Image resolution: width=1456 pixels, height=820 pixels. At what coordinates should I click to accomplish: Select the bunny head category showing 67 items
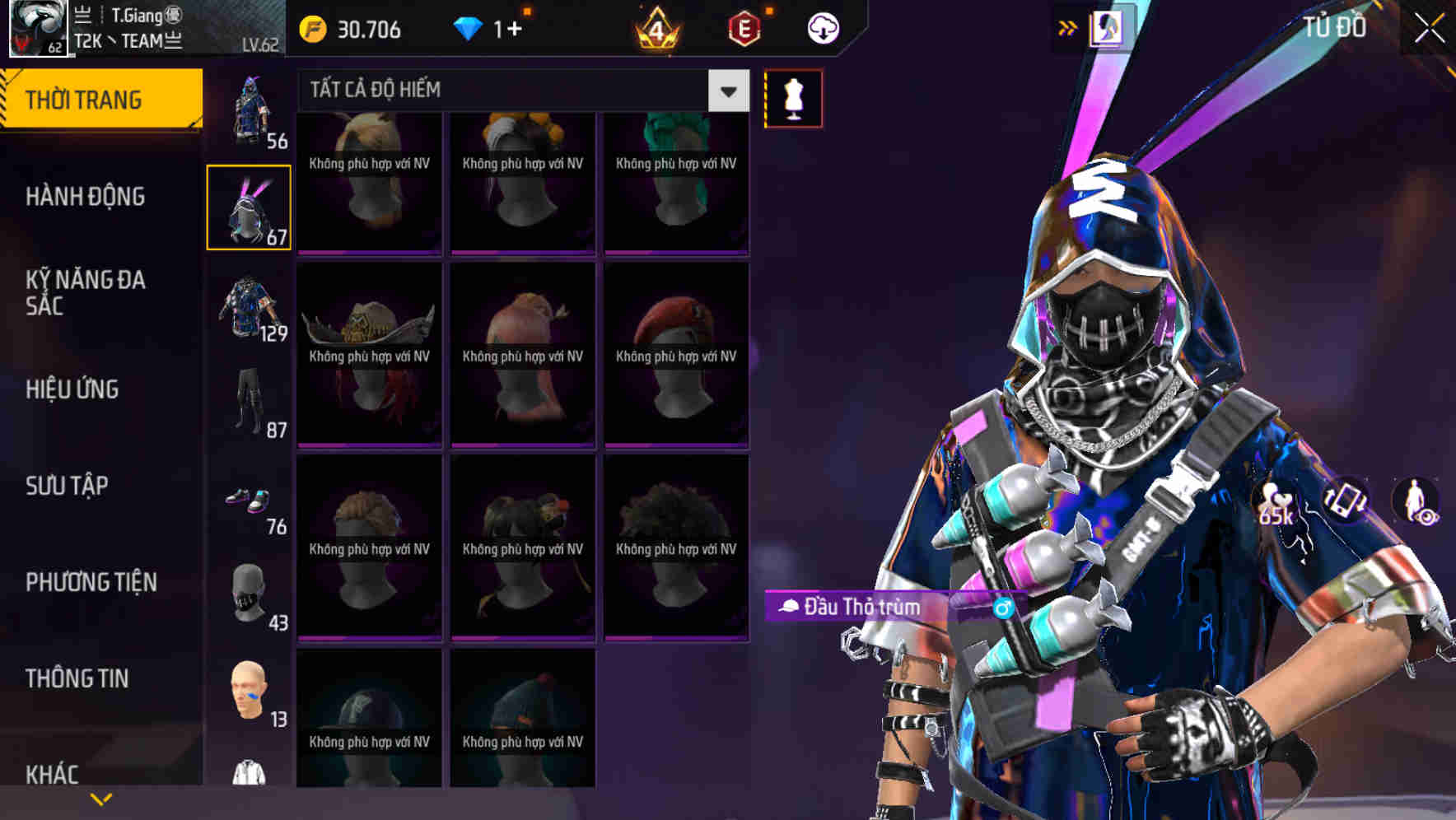pyautogui.click(x=248, y=206)
